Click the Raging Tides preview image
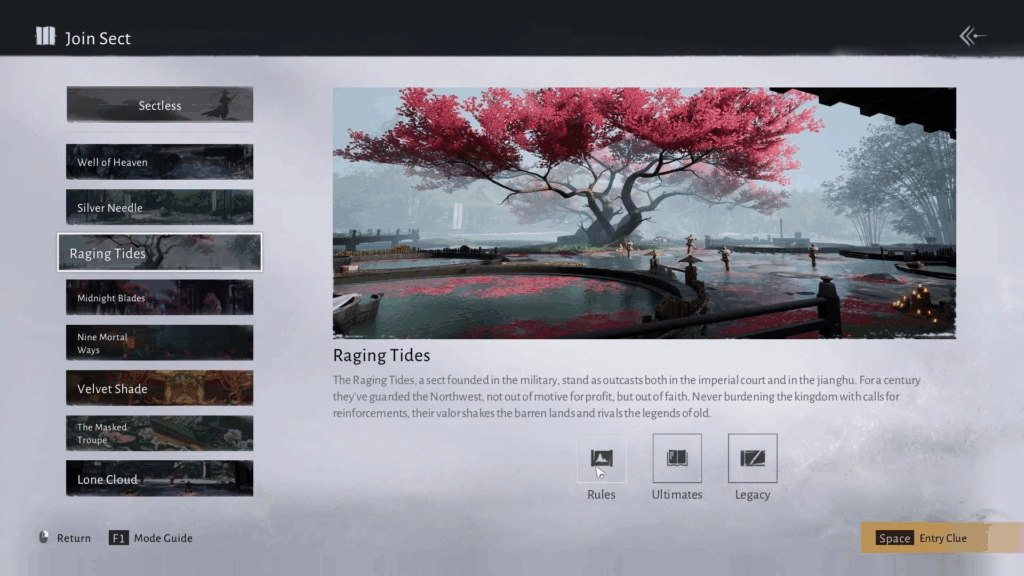 (x=644, y=213)
